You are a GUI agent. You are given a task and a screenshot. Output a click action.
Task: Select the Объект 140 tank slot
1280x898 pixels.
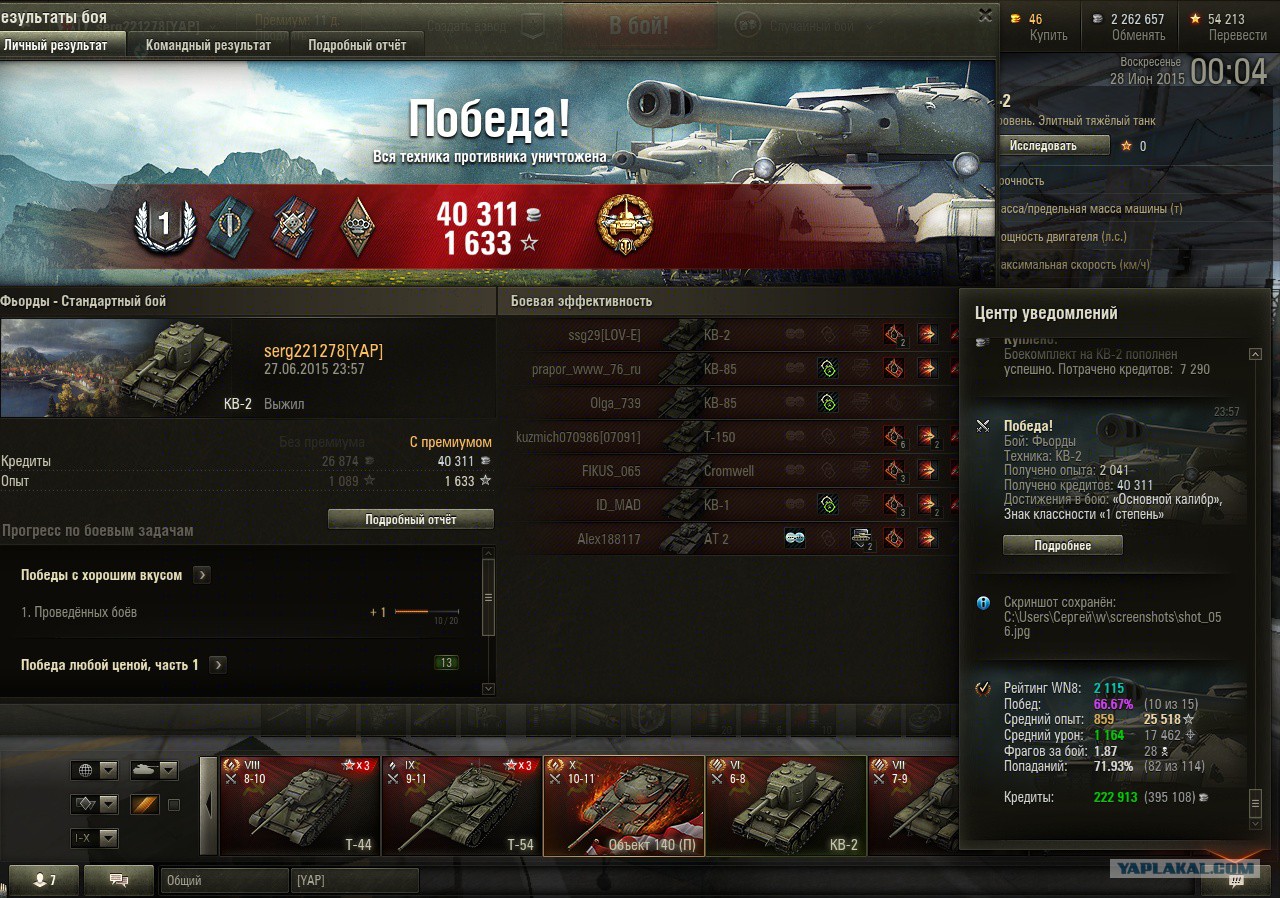624,806
